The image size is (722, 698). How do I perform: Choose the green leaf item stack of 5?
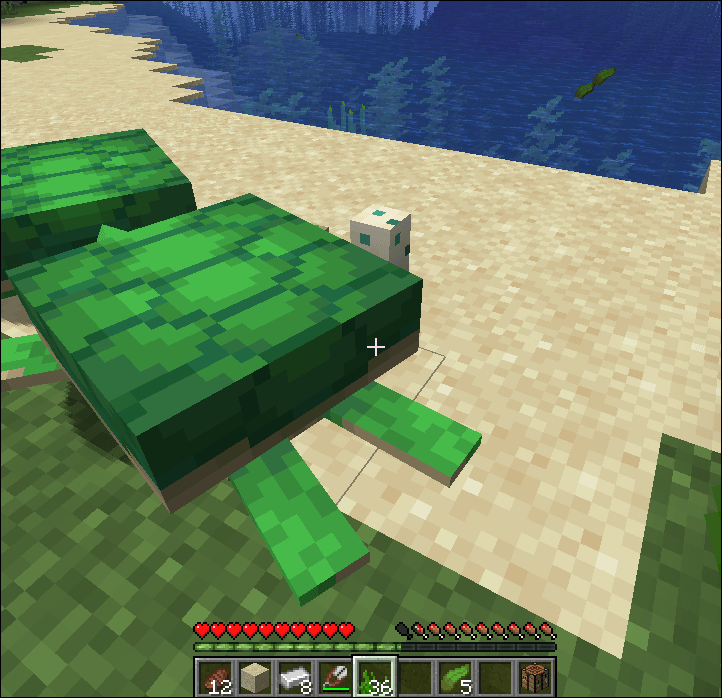pos(454,676)
